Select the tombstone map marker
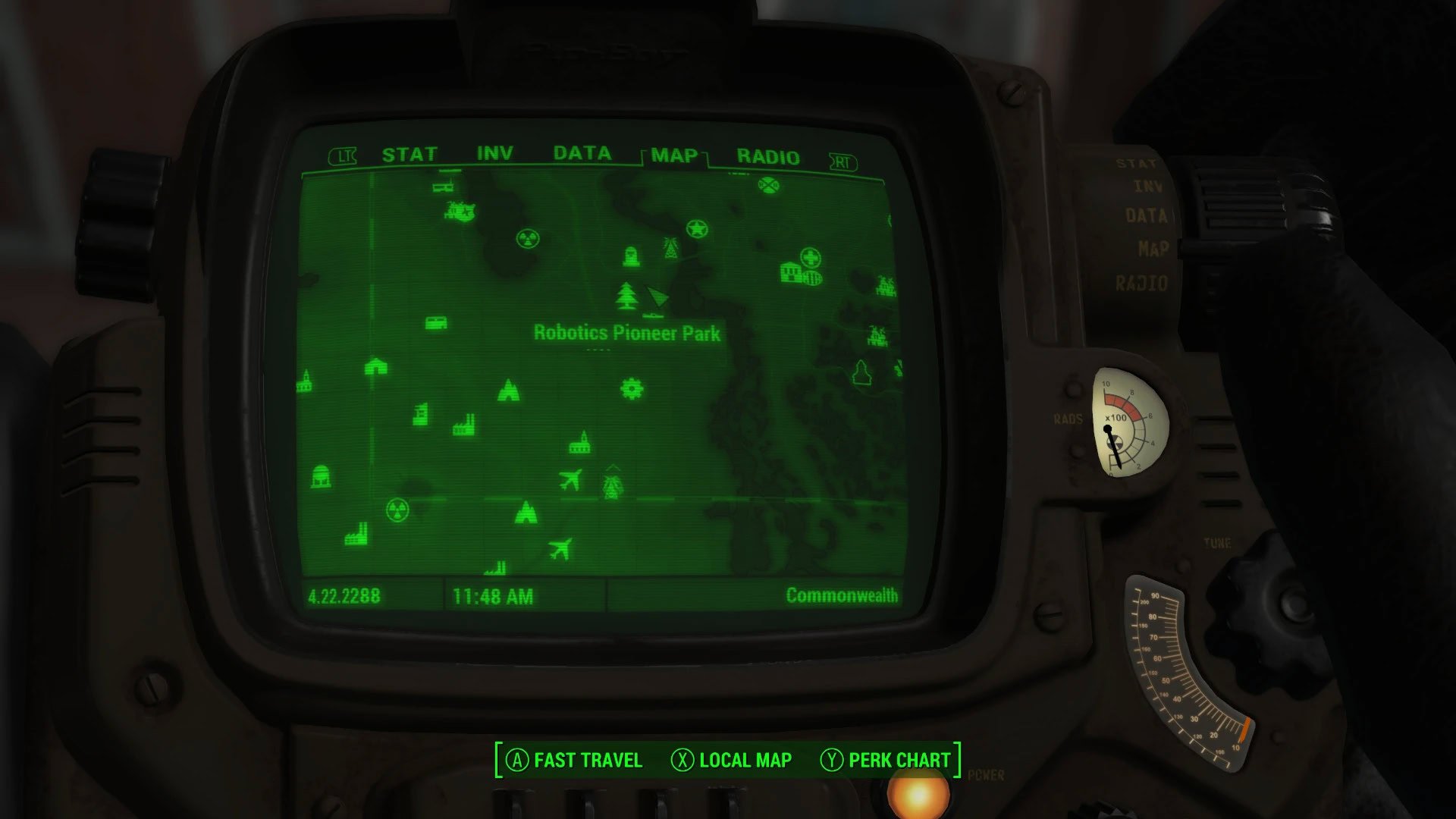The width and height of the screenshot is (1456, 819). 630,256
